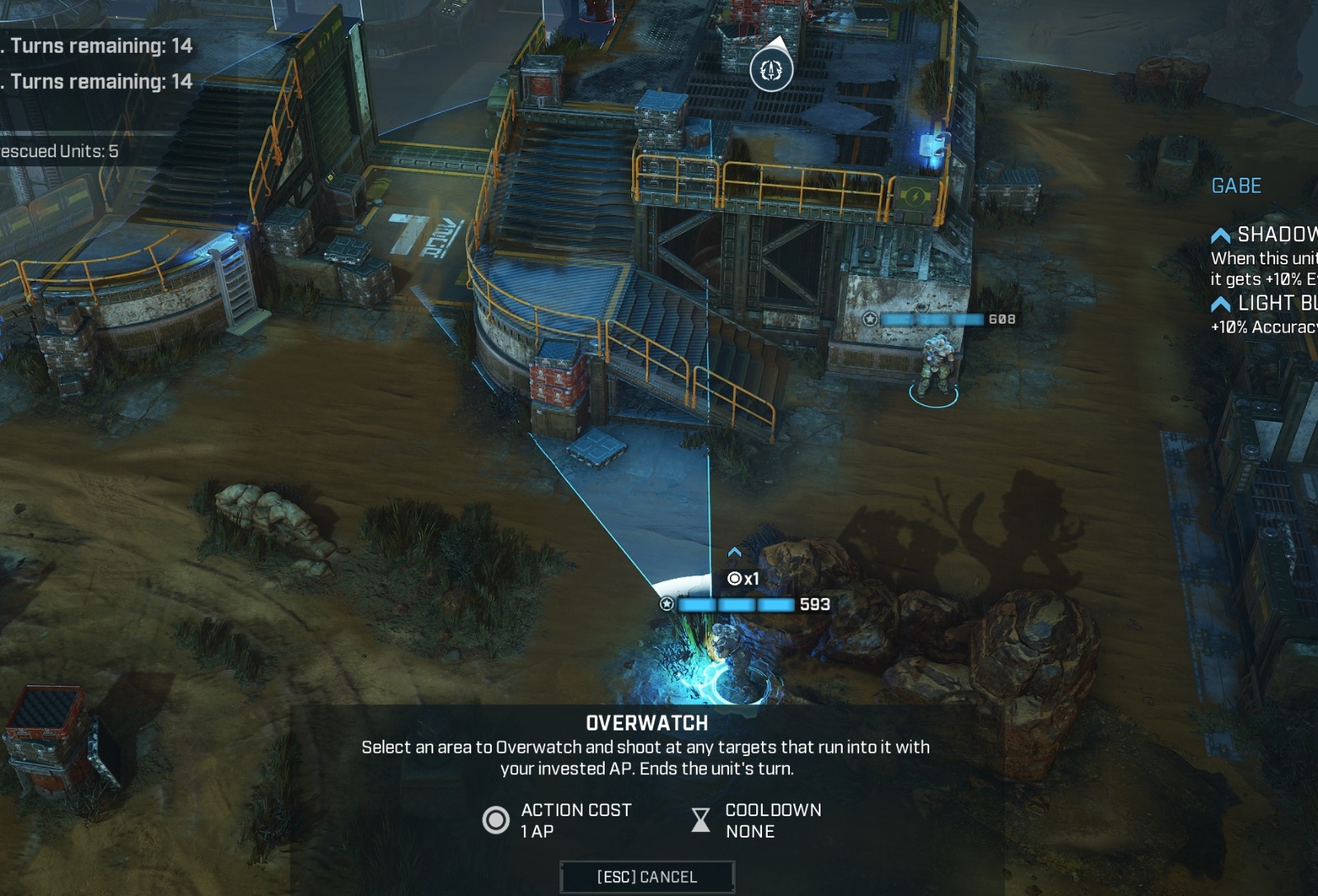Toggle the glowing blue panel on the wall
Screen dimensions: 1318x896
933,145
